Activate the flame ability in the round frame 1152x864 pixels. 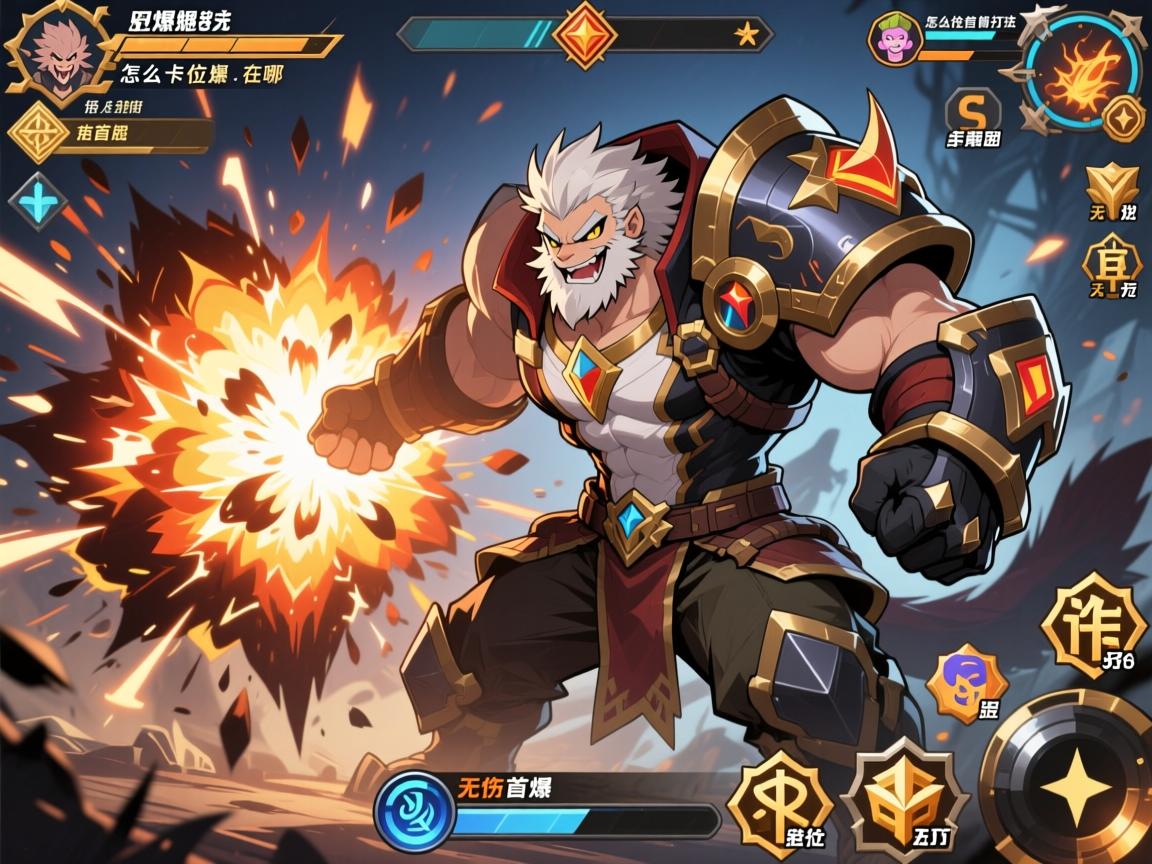click(x=1083, y=70)
